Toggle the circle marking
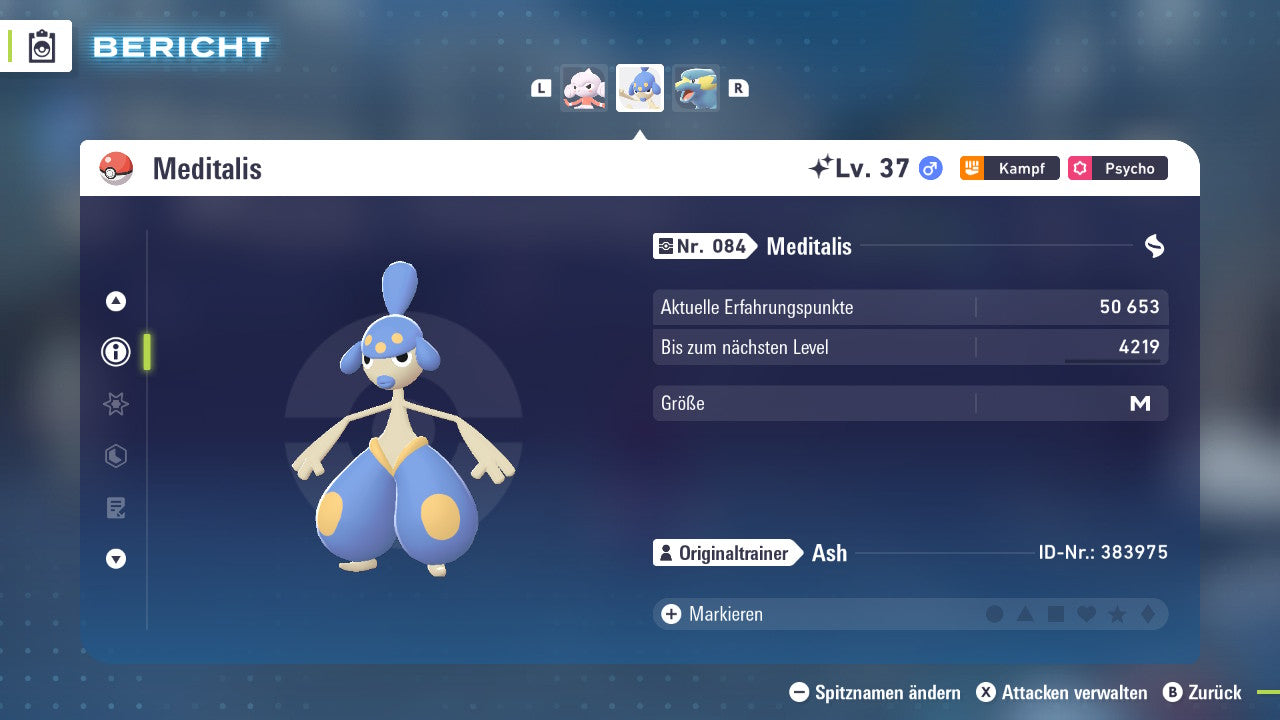Viewport: 1280px width, 720px height. [994, 614]
